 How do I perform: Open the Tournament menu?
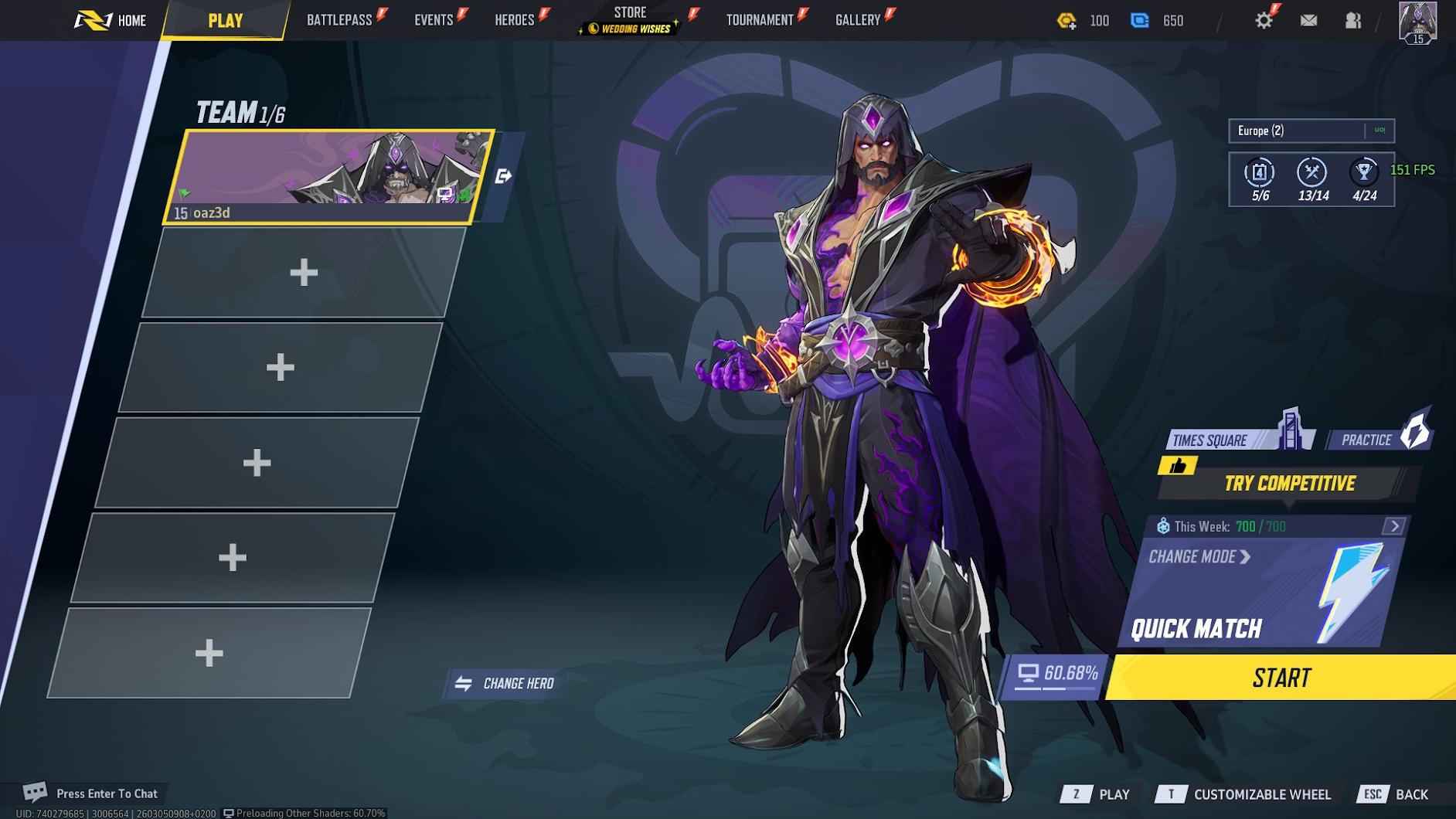(x=760, y=19)
